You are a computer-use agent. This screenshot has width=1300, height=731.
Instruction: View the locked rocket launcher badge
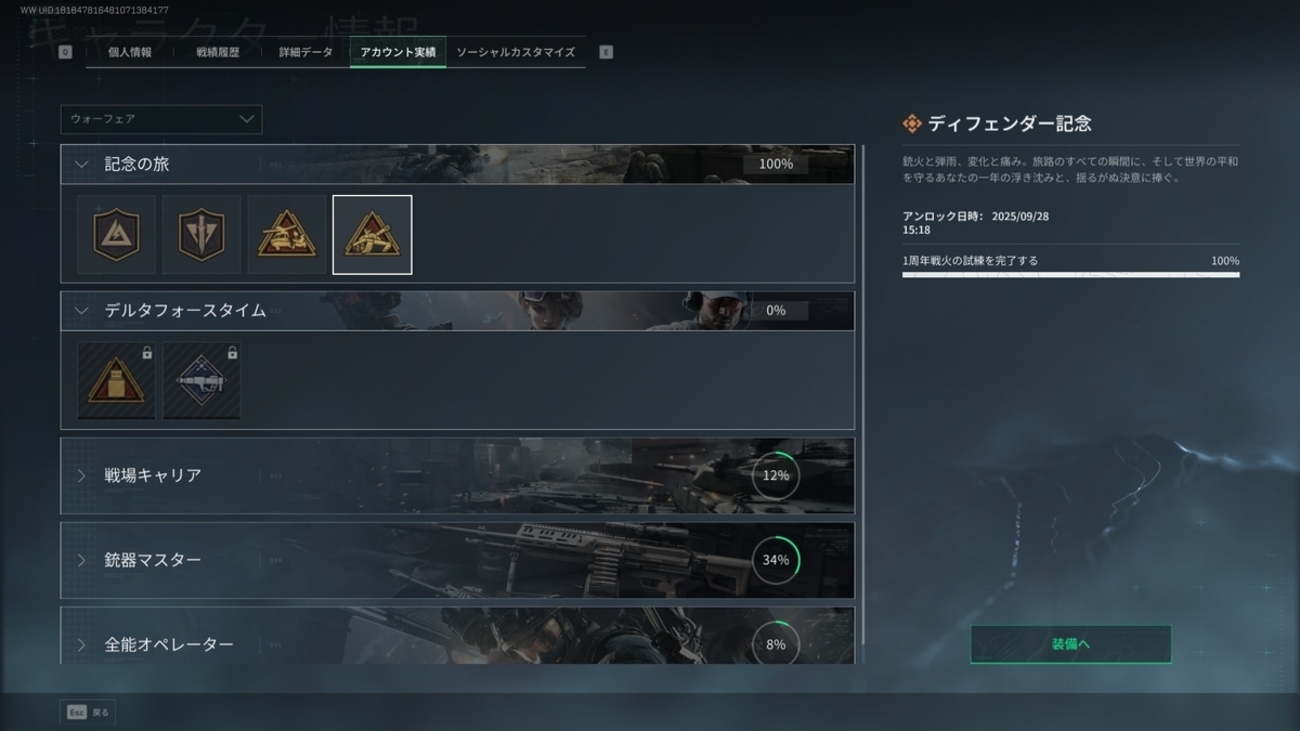[x=202, y=381]
